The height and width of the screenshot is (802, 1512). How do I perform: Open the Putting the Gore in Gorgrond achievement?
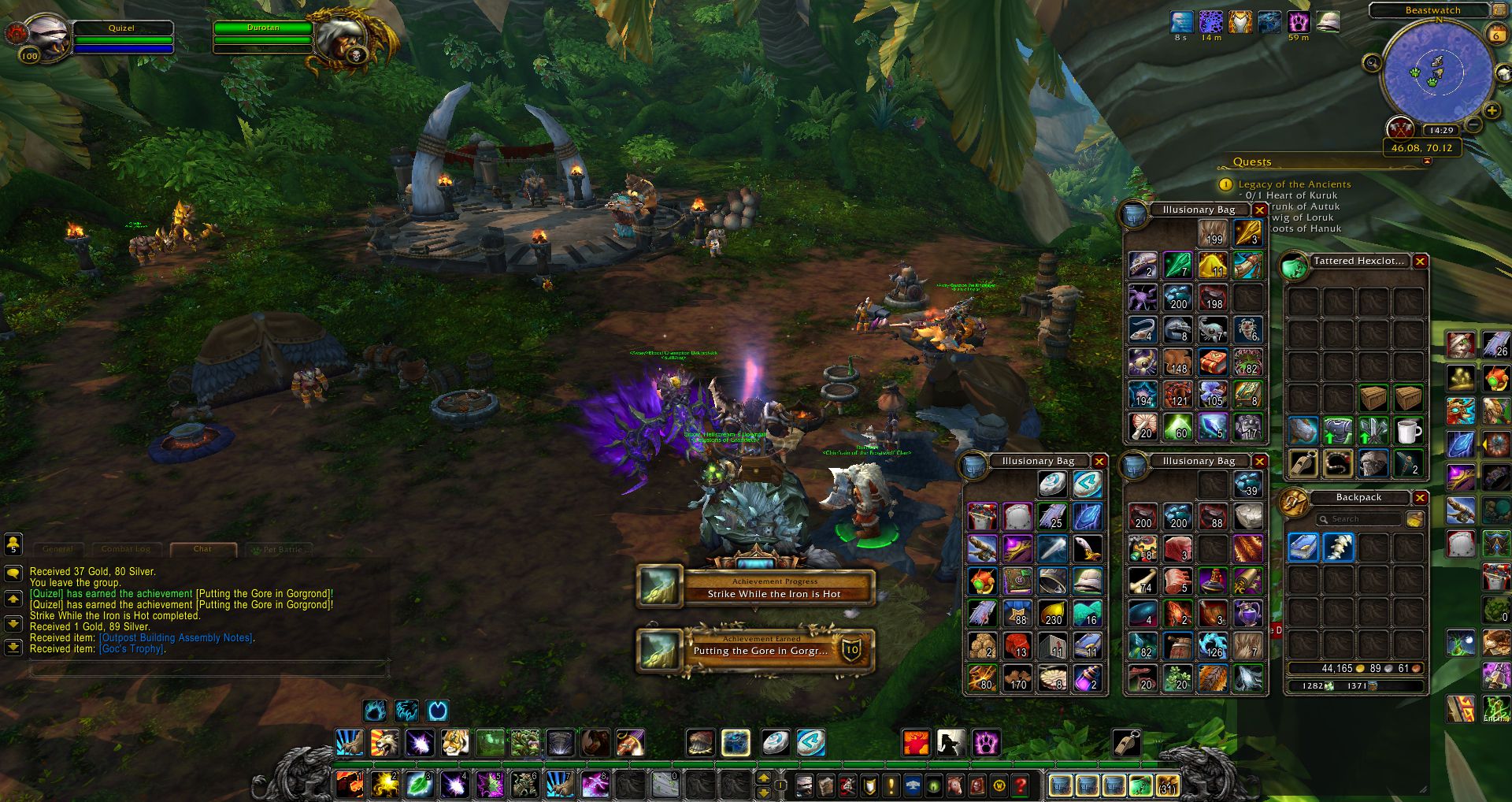tap(756, 651)
